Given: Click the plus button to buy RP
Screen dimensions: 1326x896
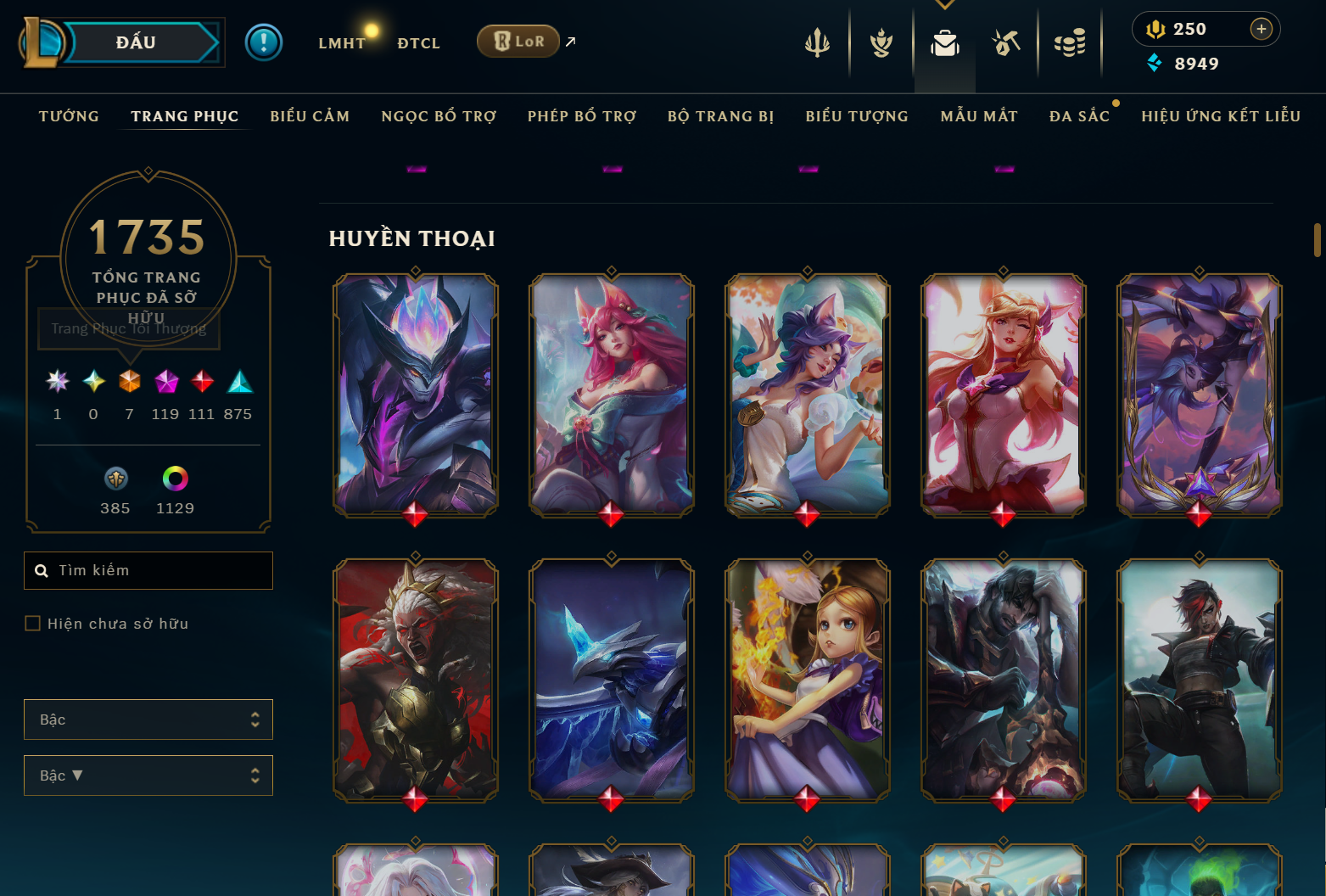Looking at the screenshot, I should tap(1262, 28).
